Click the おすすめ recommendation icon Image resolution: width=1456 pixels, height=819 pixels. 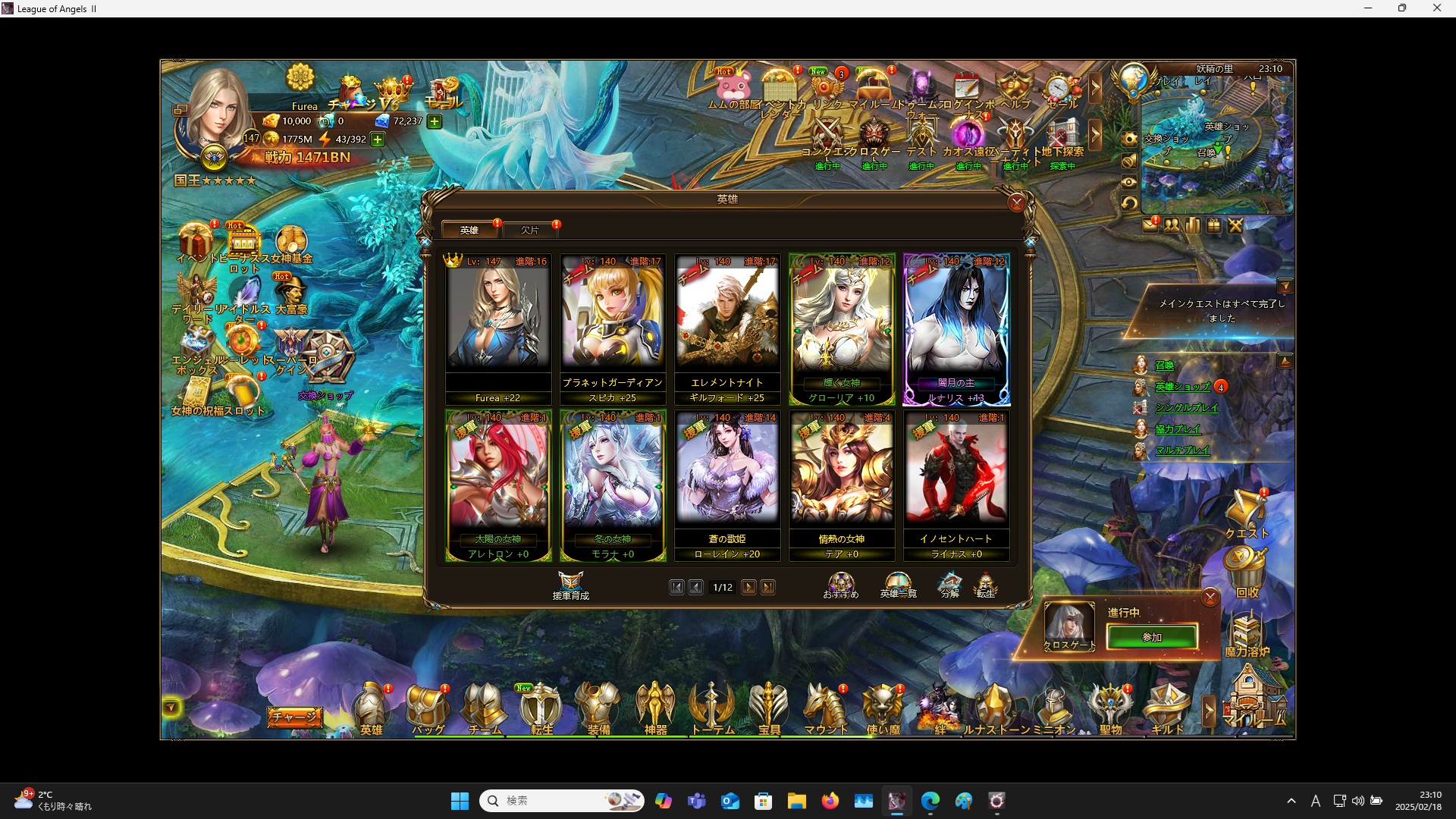(x=840, y=583)
